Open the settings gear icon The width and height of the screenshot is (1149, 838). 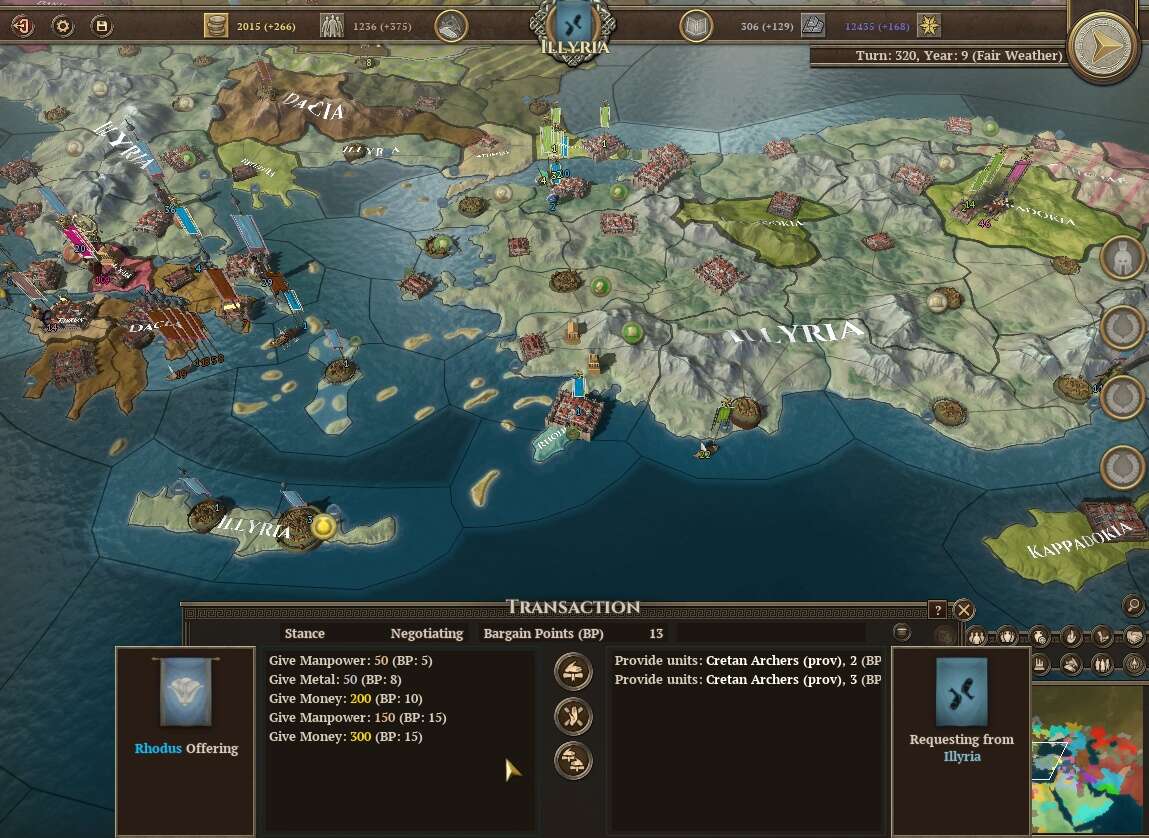pos(63,26)
